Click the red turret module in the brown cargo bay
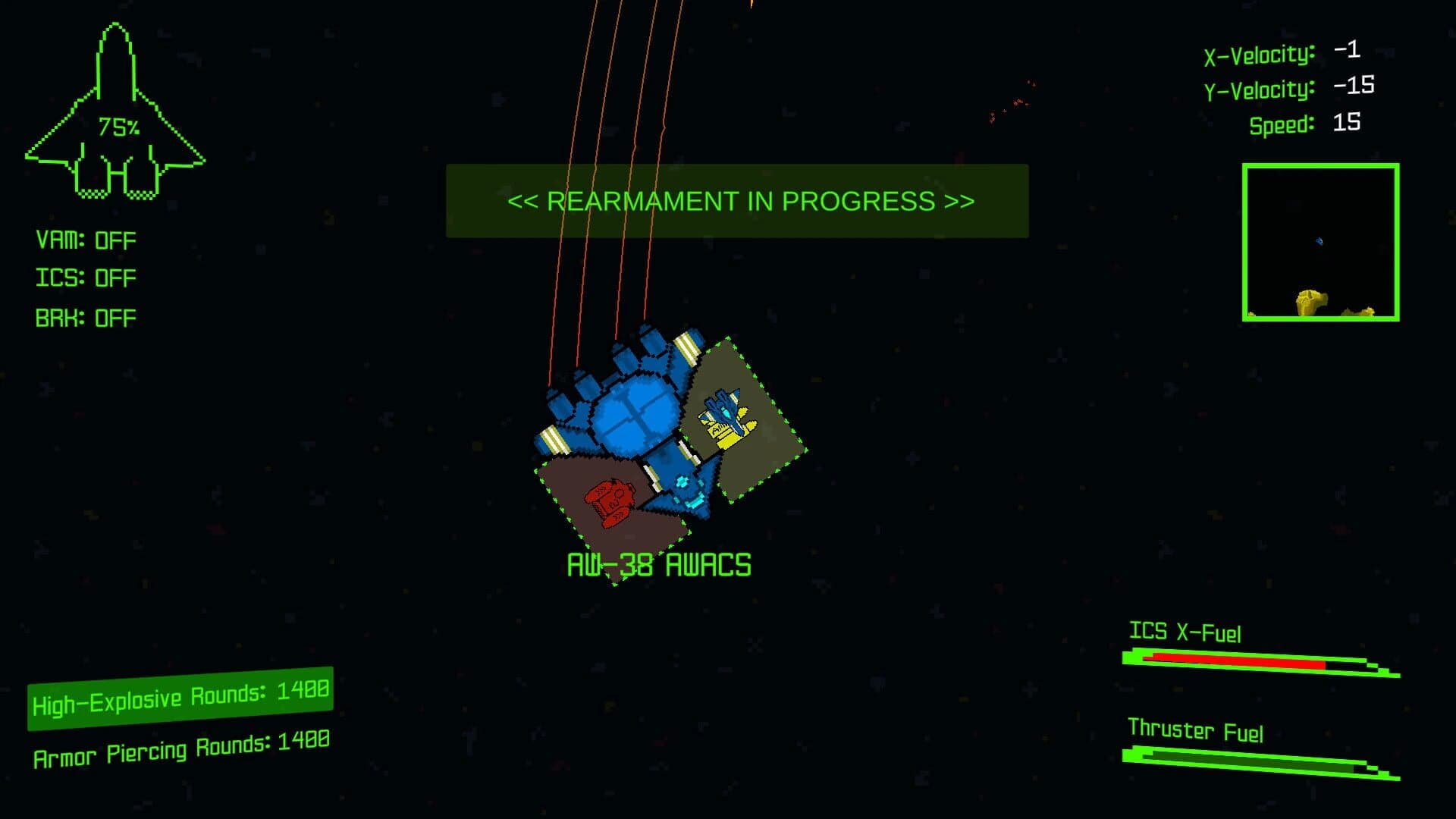Viewport: 1456px width, 819px height. tap(610, 502)
